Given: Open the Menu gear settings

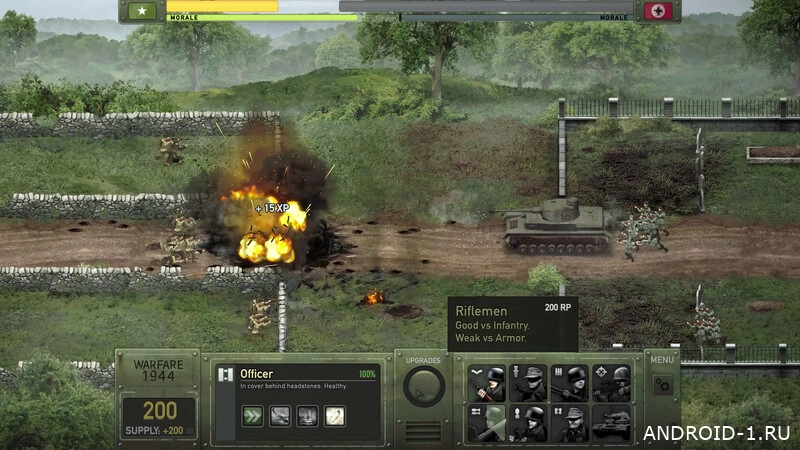Looking at the screenshot, I should pos(662,385).
